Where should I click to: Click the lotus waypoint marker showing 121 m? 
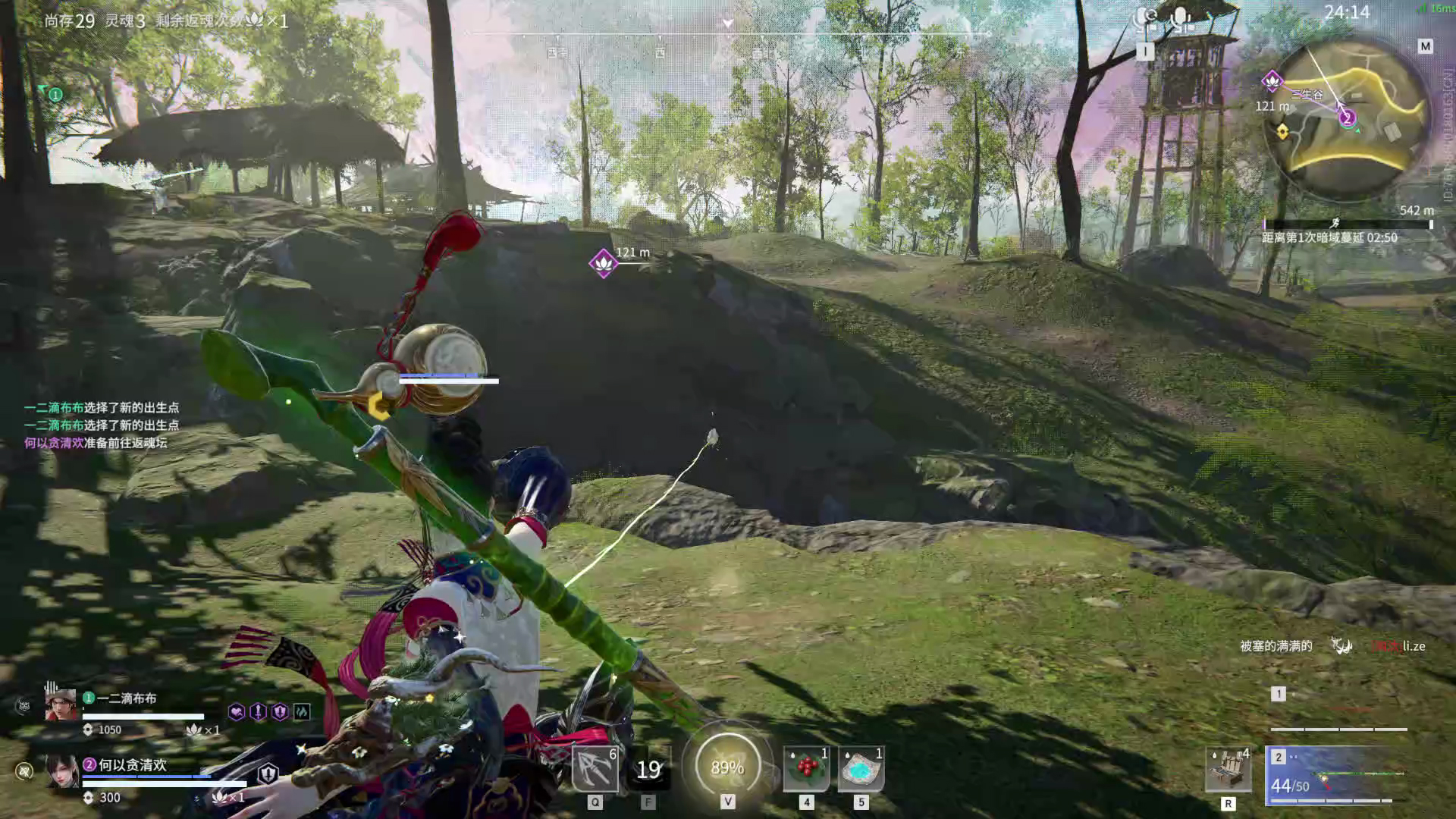(x=603, y=263)
